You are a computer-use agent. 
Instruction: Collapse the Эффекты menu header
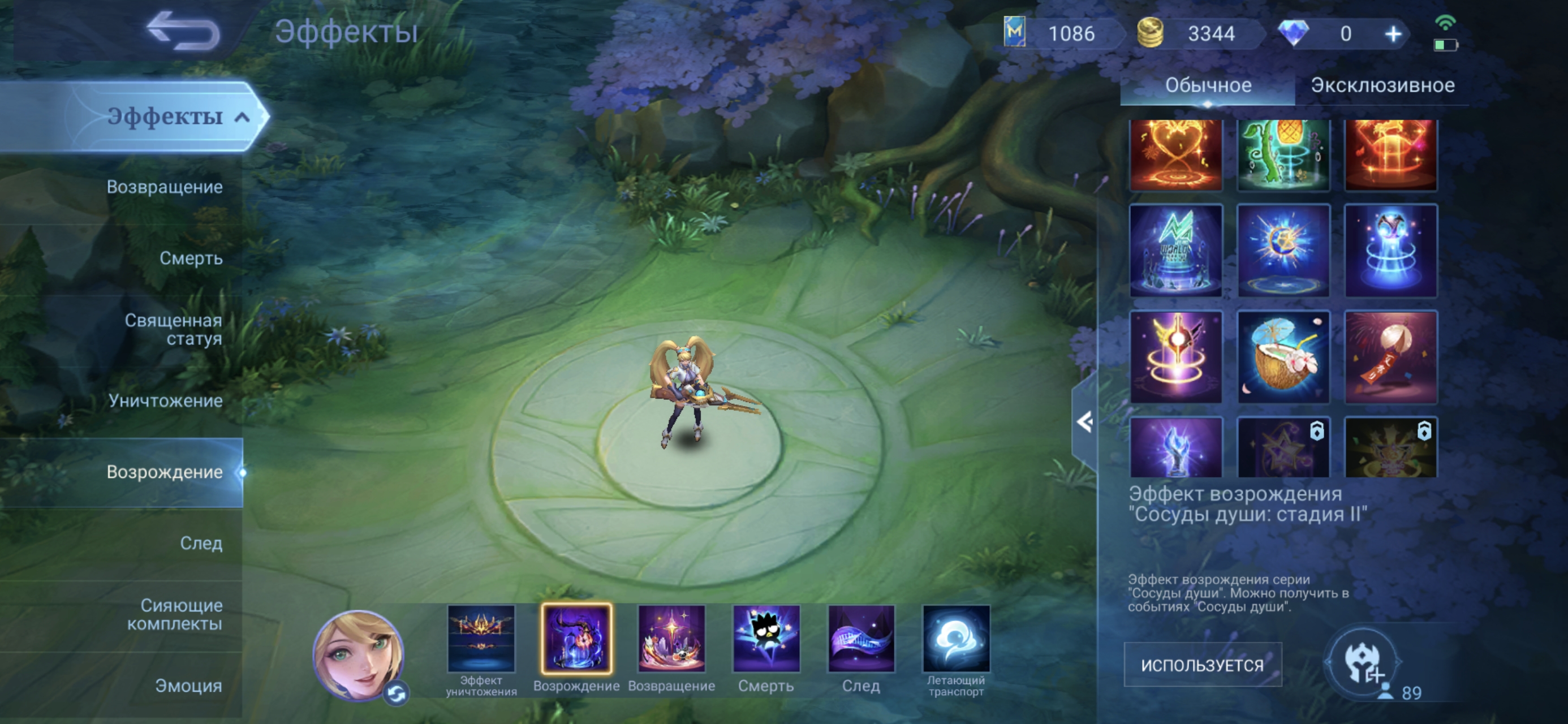242,117
